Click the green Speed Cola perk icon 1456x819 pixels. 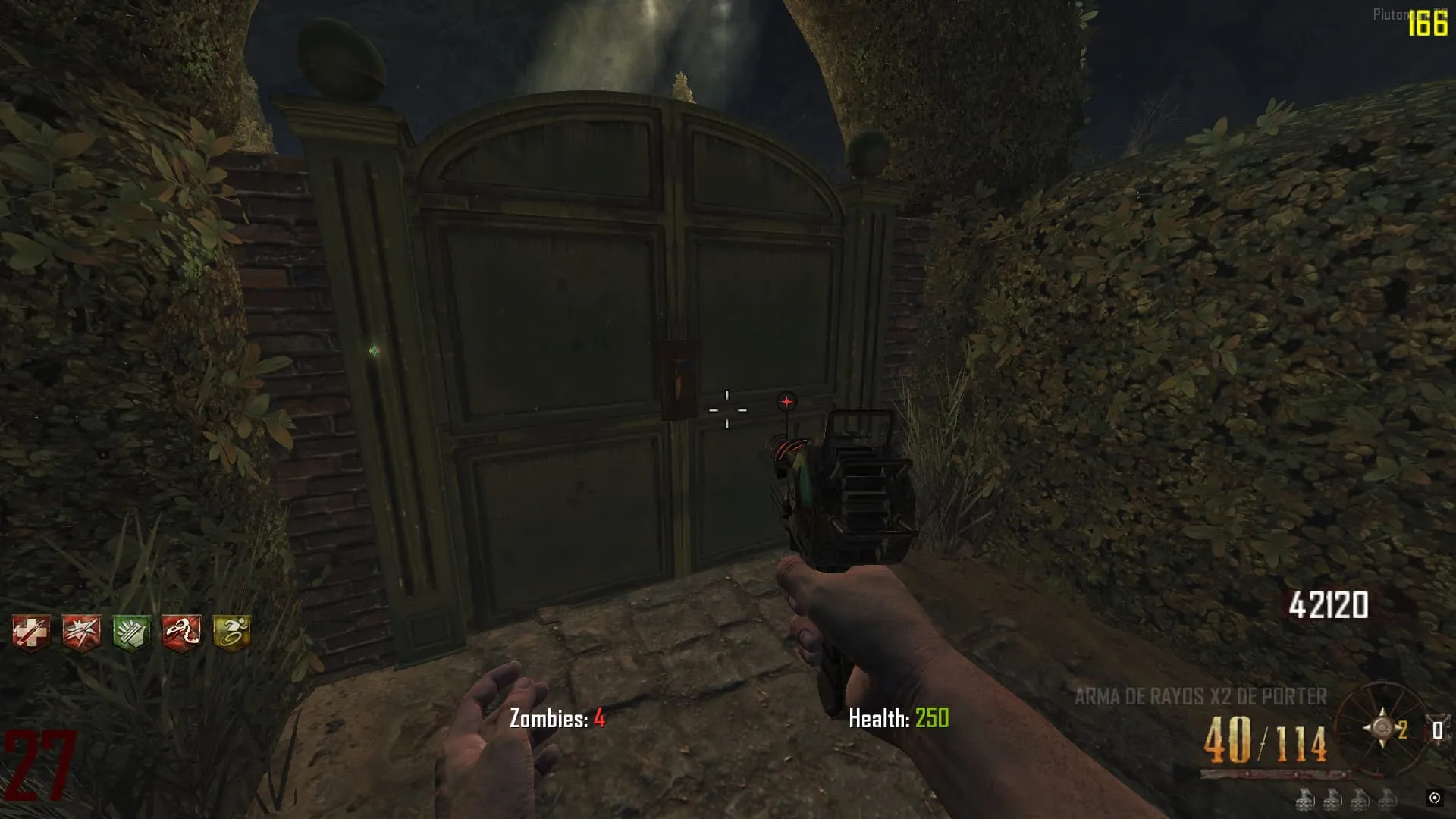131,632
